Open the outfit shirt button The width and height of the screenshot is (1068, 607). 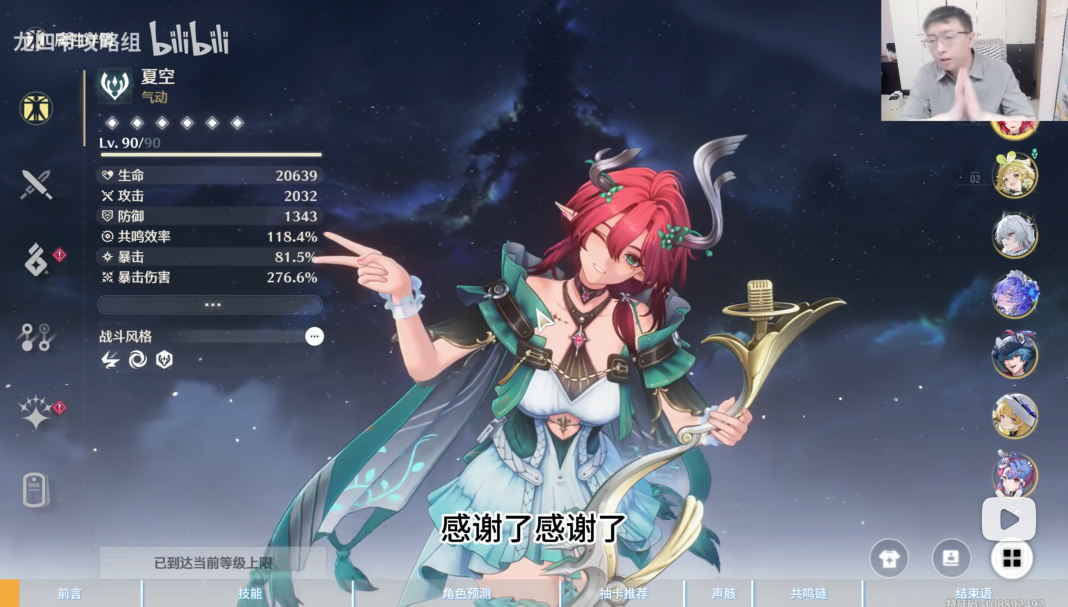coord(889,558)
